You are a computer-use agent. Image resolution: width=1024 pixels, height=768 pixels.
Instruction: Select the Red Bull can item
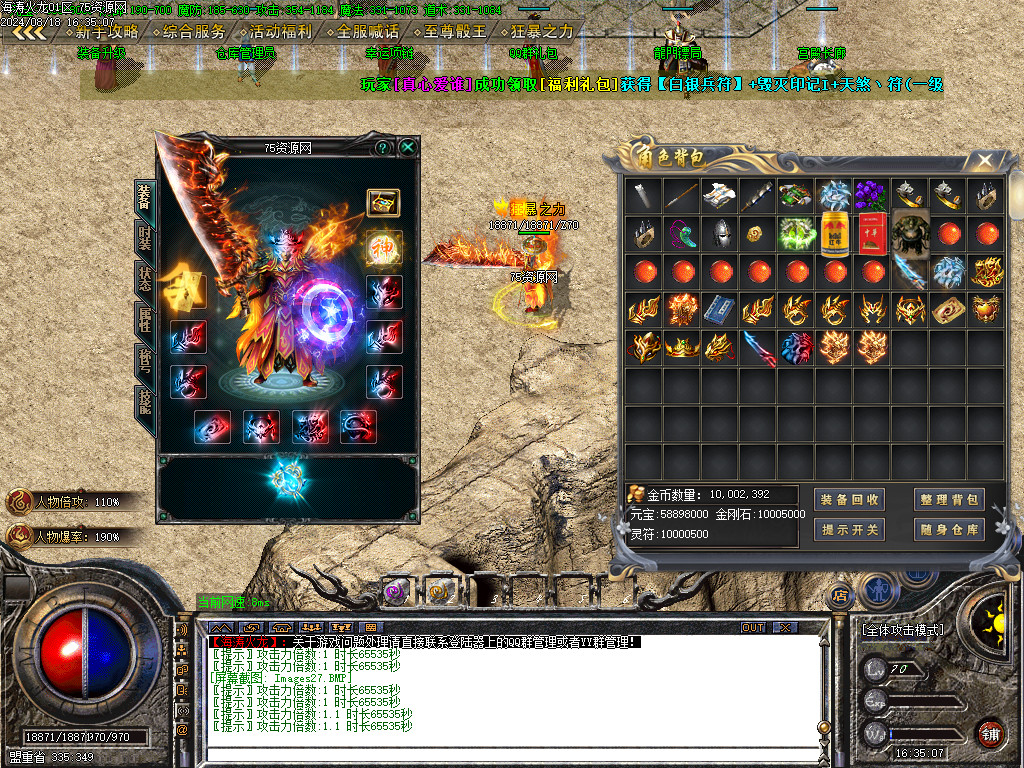pyautogui.click(x=834, y=234)
